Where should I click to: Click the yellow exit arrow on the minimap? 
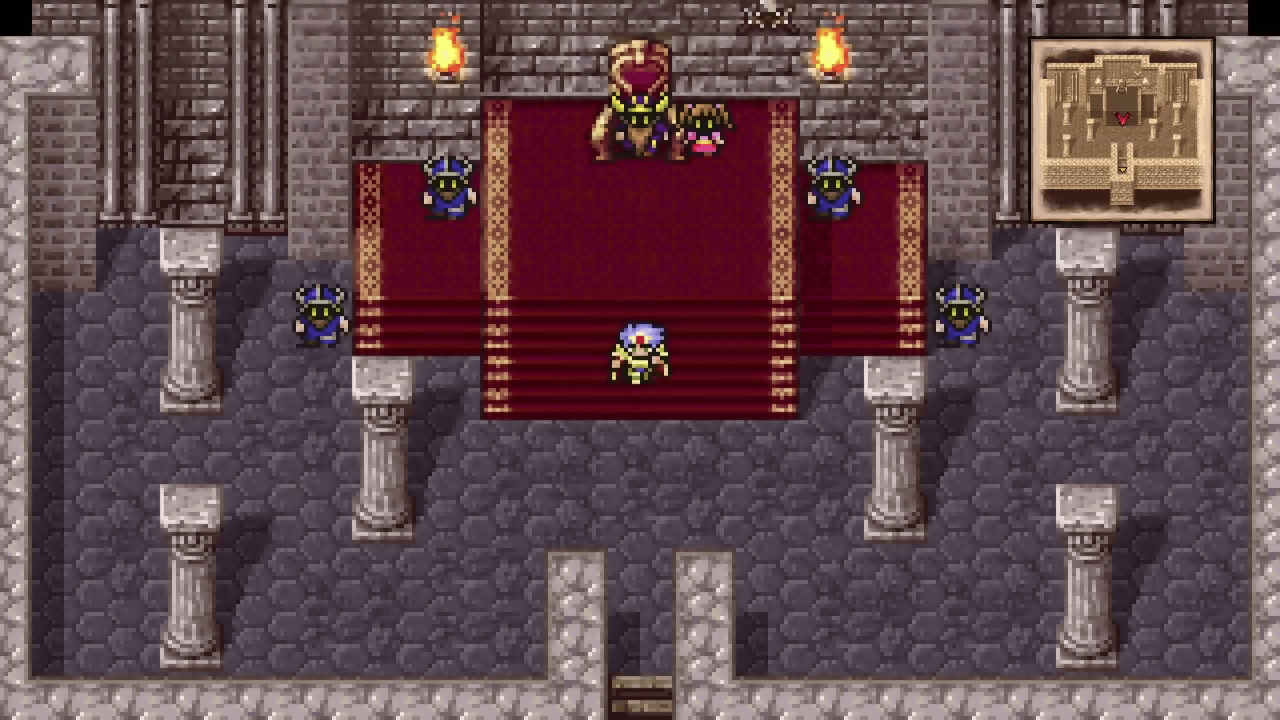[1124, 170]
